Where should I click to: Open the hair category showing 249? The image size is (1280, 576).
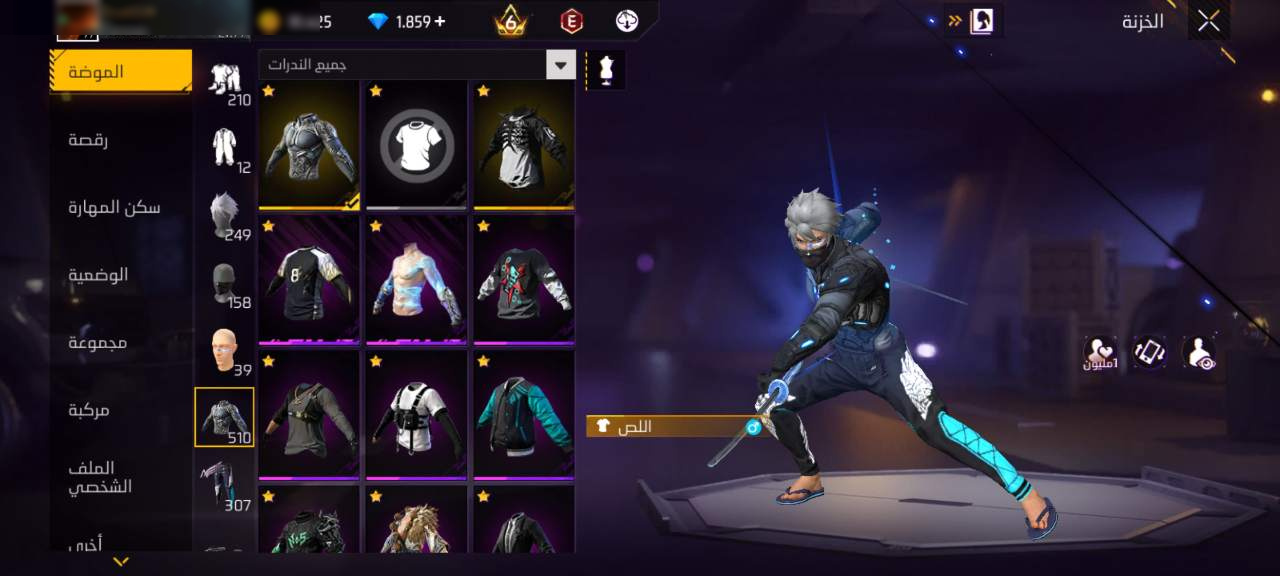click(224, 216)
